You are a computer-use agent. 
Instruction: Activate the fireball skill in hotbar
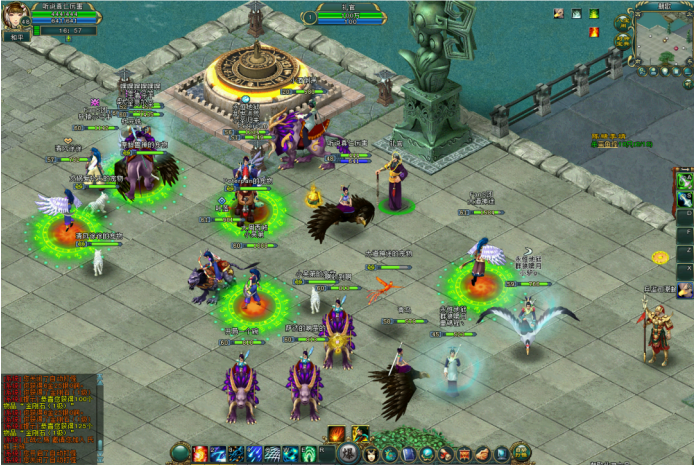click(200, 454)
